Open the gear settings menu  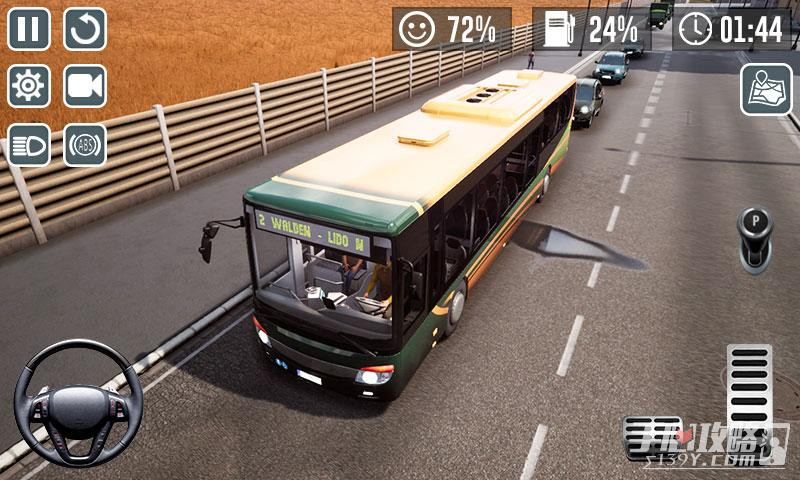(29, 86)
